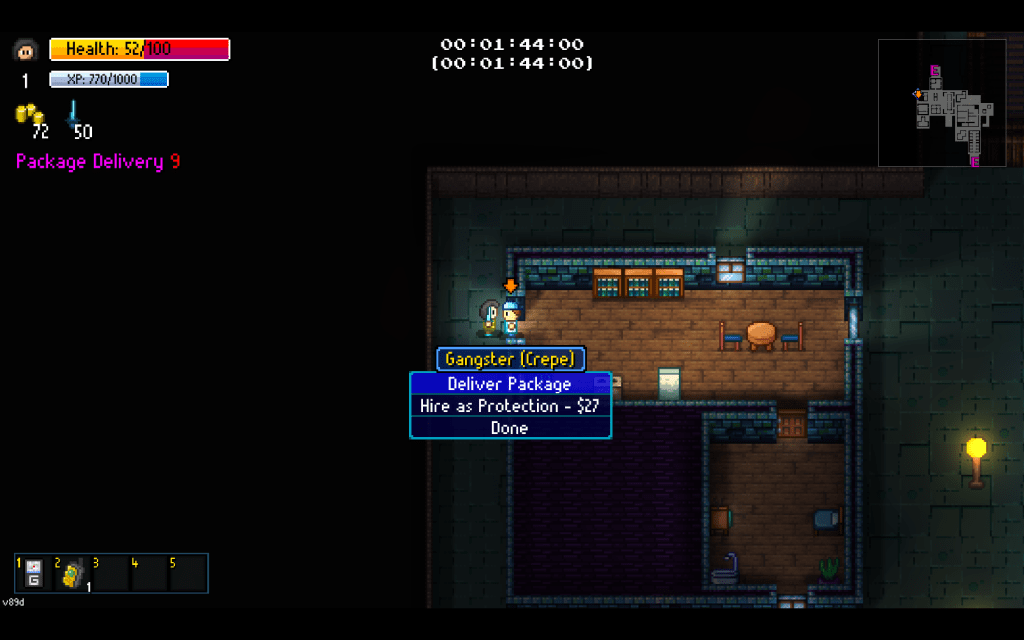
Task: Open the minimap
Action: point(942,102)
